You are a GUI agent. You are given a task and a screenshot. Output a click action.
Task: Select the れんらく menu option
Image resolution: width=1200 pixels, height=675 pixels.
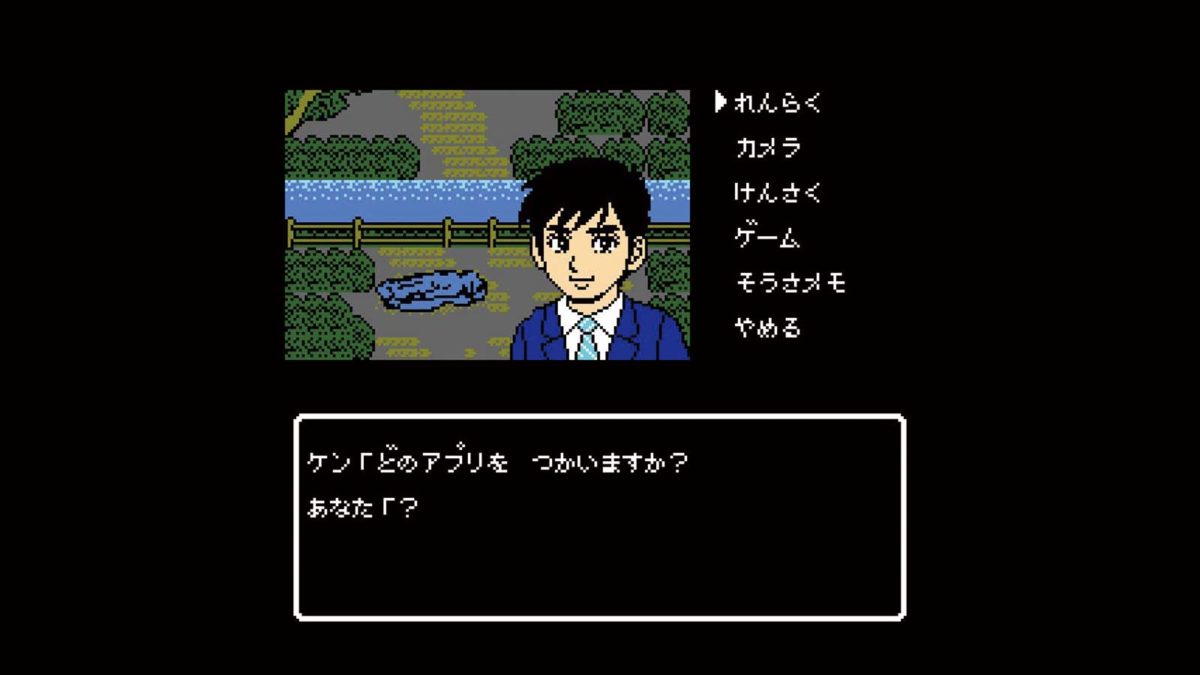777,102
